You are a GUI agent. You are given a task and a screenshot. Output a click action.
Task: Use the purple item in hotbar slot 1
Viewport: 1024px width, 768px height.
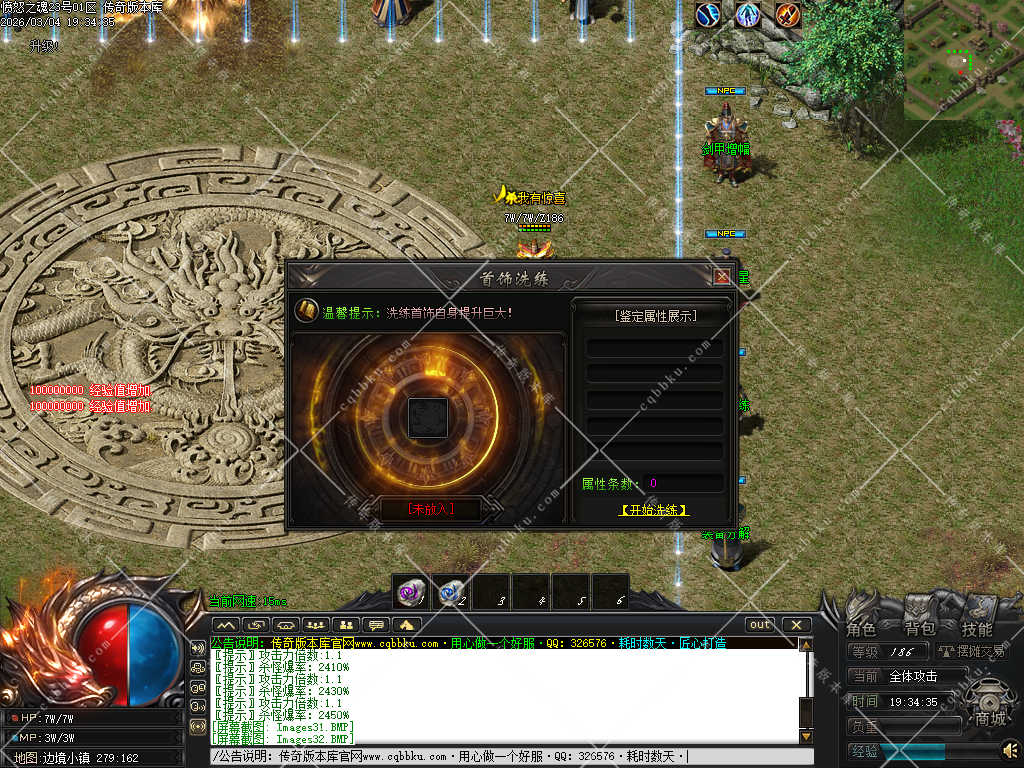(x=410, y=591)
